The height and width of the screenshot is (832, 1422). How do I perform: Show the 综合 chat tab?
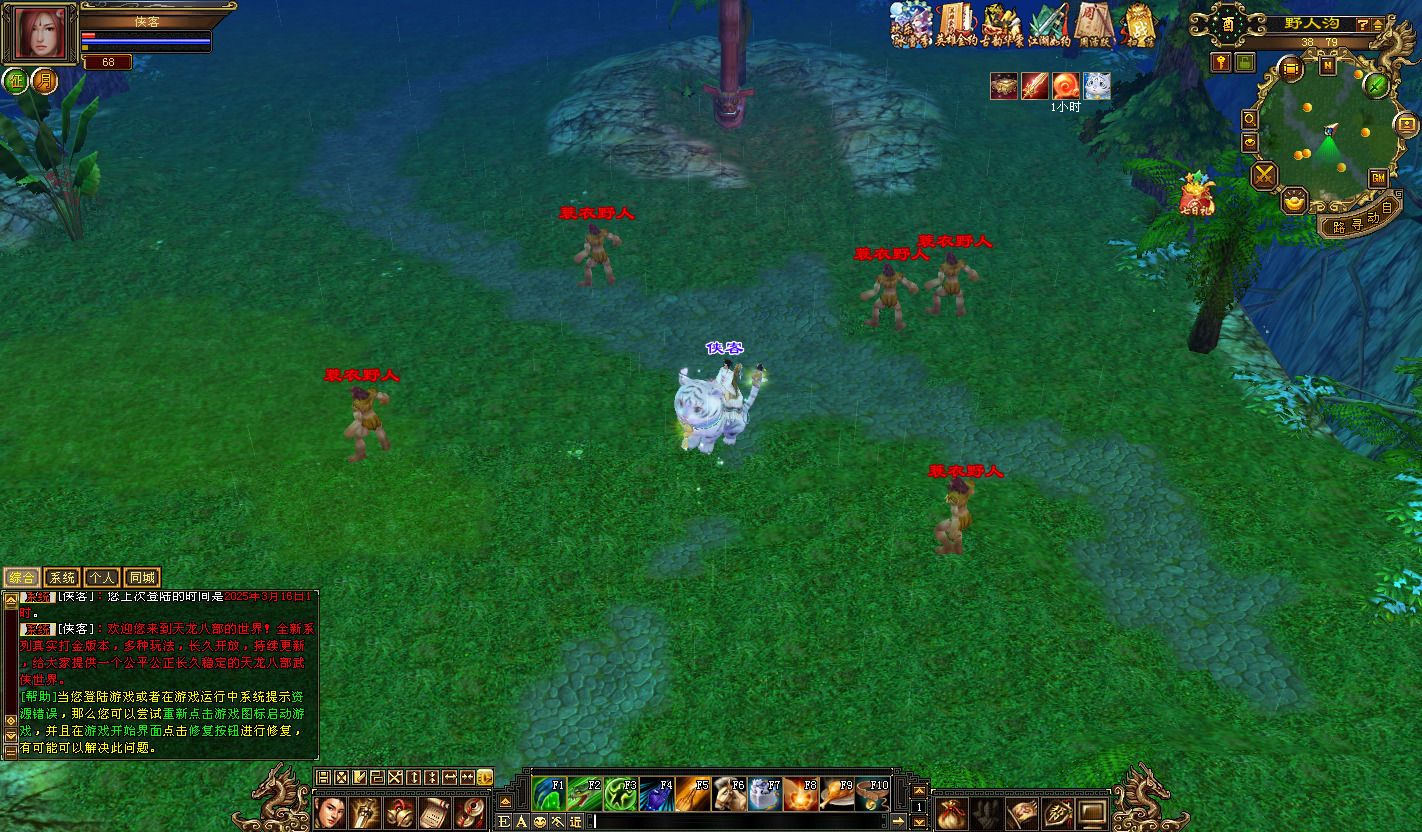(x=21, y=578)
